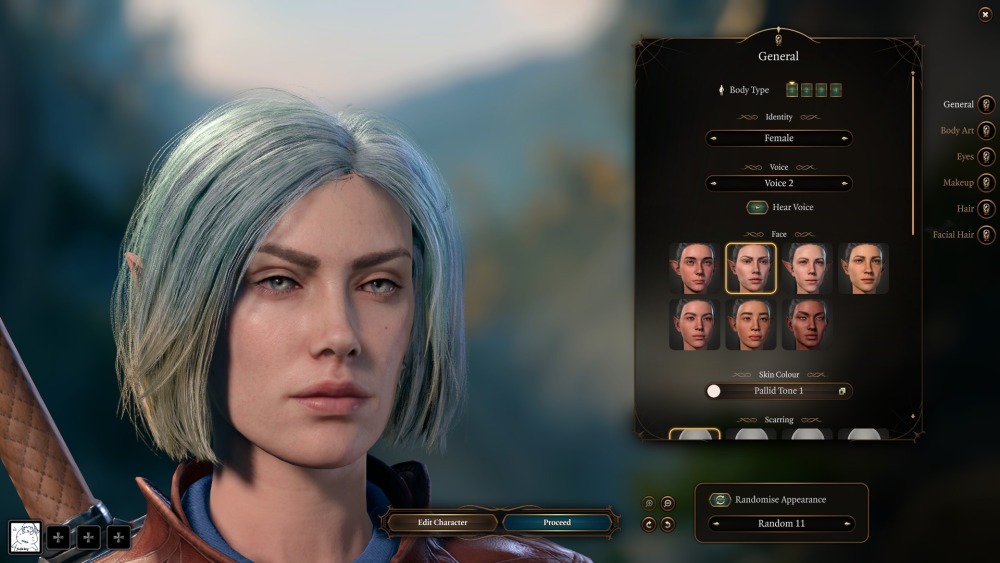Select the General tab
This screenshot has height=563, width=1000.
(x=985, y=105)
